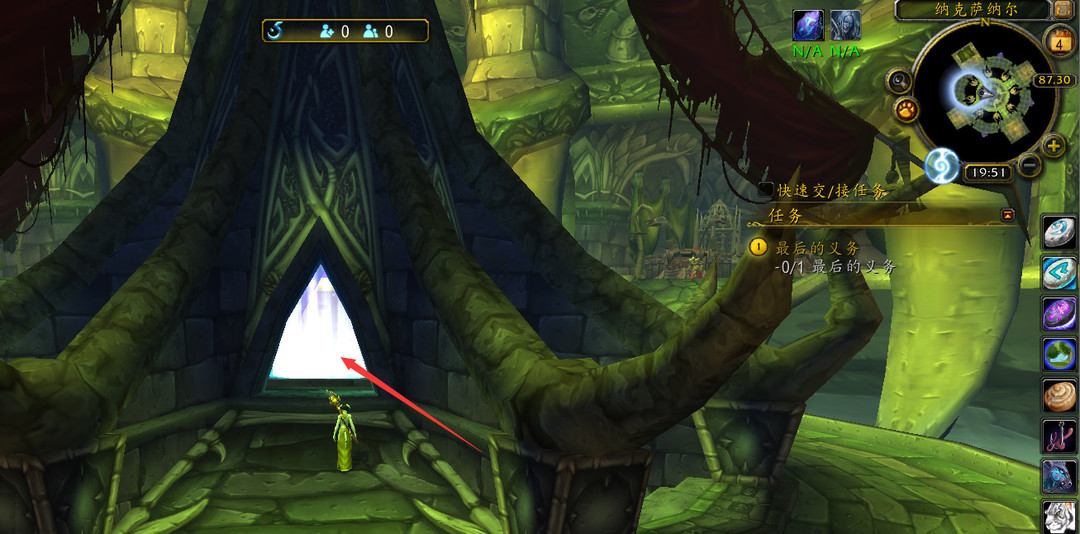
Task: Toggle the 快速交/接任务 checkbox
Action: (766, 190)
